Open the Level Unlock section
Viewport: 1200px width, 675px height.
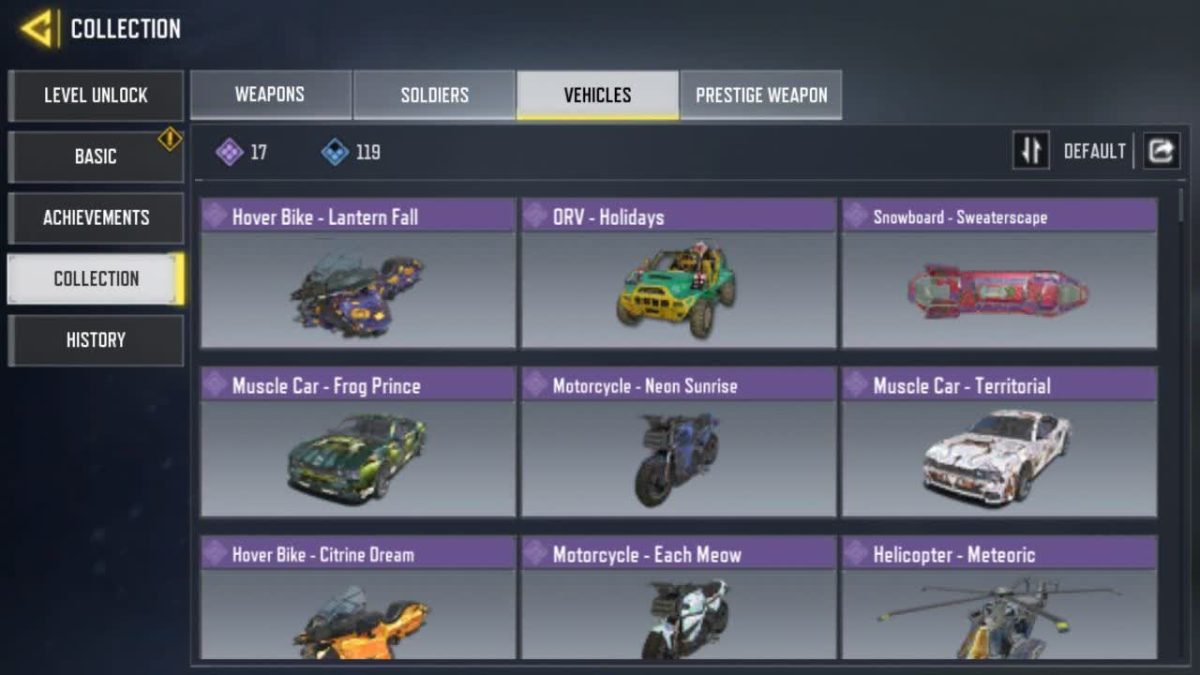[x=95, y=96]
